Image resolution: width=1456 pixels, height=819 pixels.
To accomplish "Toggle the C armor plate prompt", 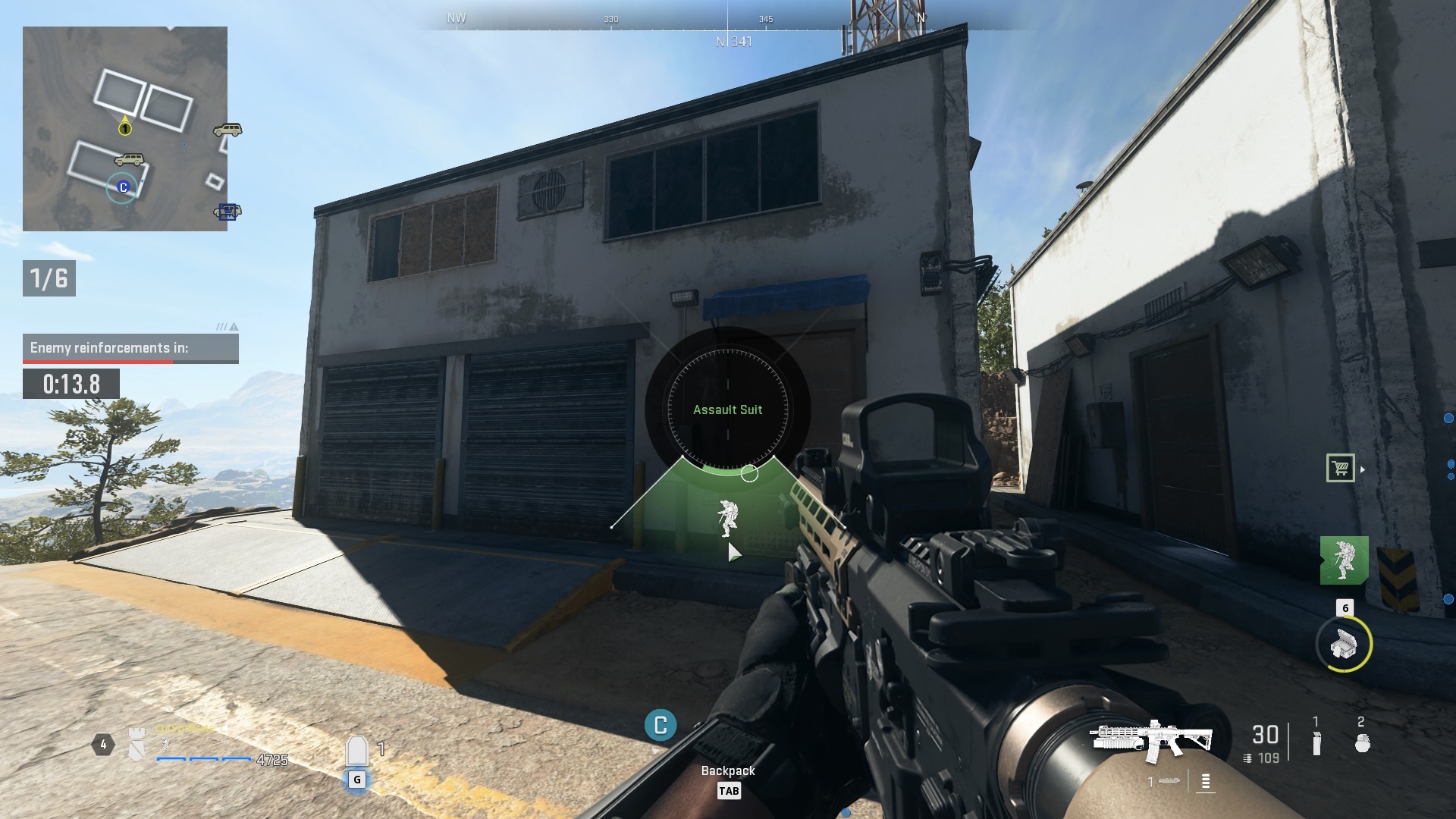I will coord(659,726).
